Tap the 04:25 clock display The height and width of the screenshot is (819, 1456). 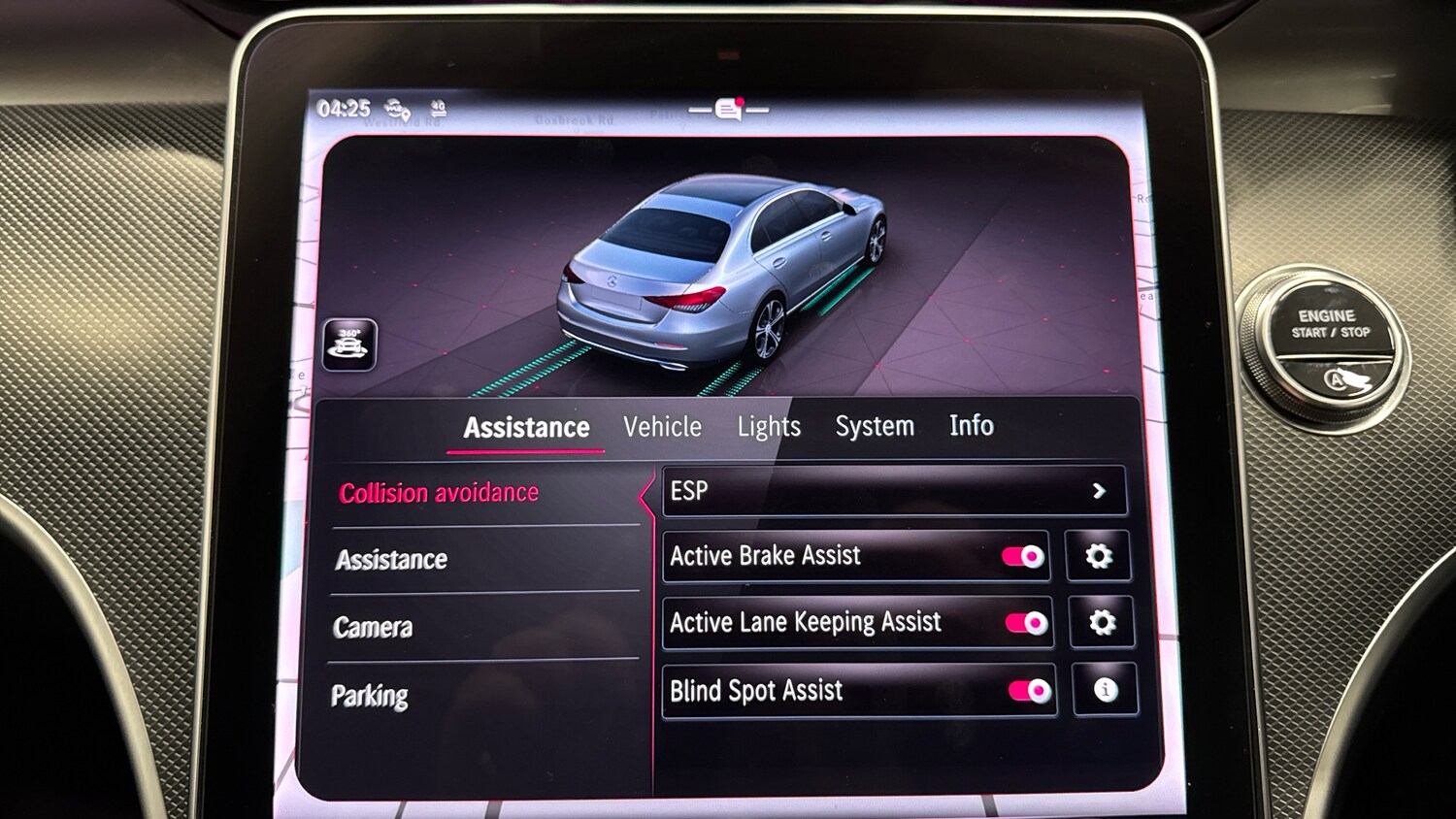click(x=346, y=107)
